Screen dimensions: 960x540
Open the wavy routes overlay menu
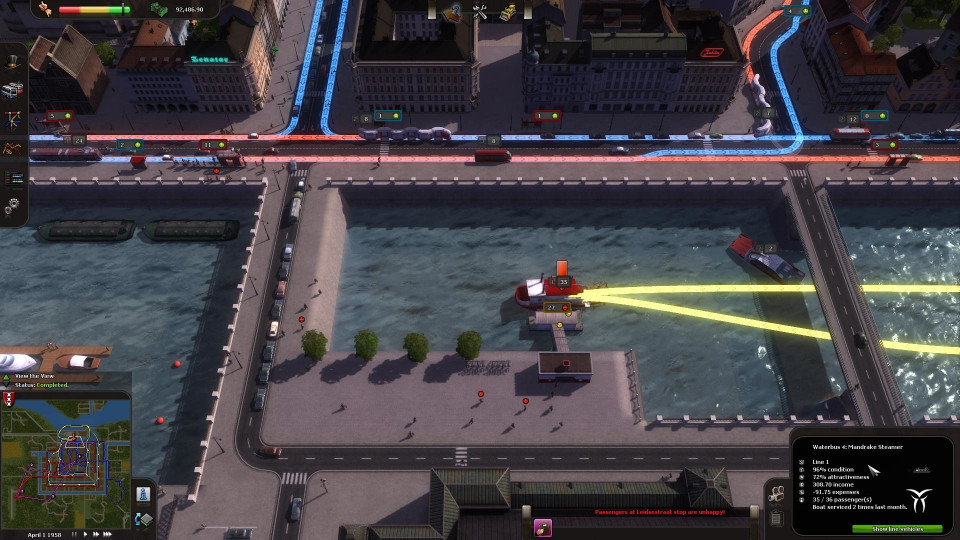pyautogui.click(x=13, y=148)
